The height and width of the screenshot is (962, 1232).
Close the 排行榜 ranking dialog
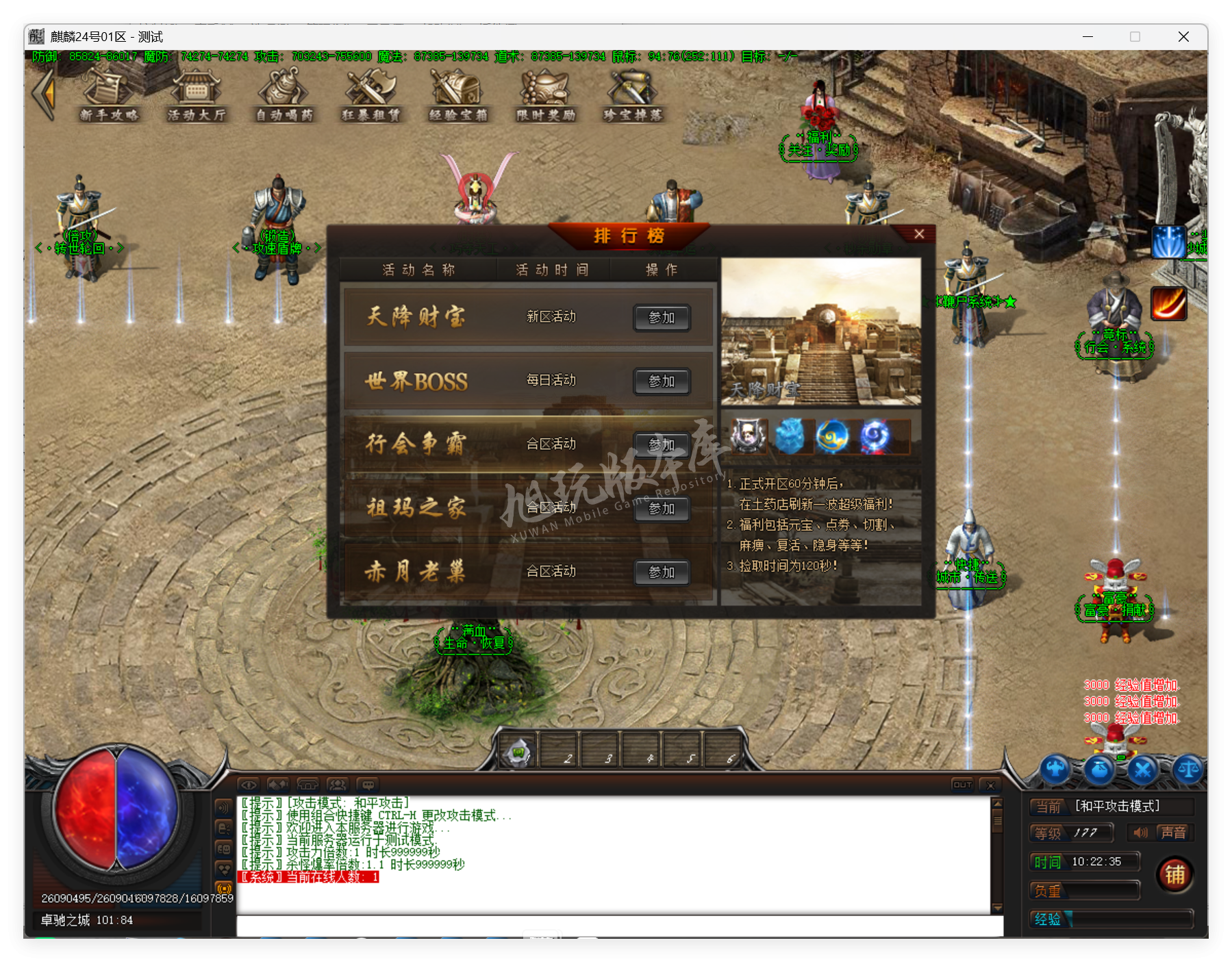[x=918, y=233]
